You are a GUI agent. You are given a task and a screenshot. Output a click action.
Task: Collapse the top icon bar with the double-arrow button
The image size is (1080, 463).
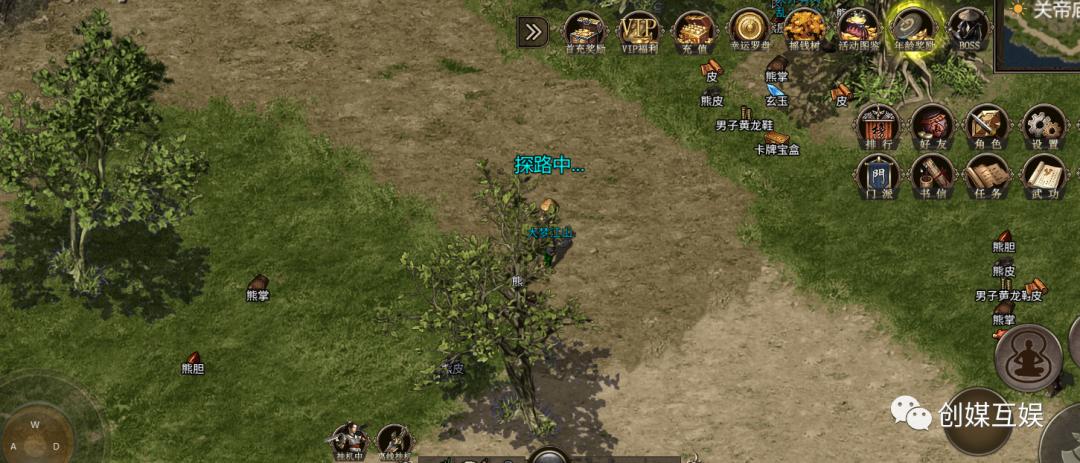click(533, 32)
